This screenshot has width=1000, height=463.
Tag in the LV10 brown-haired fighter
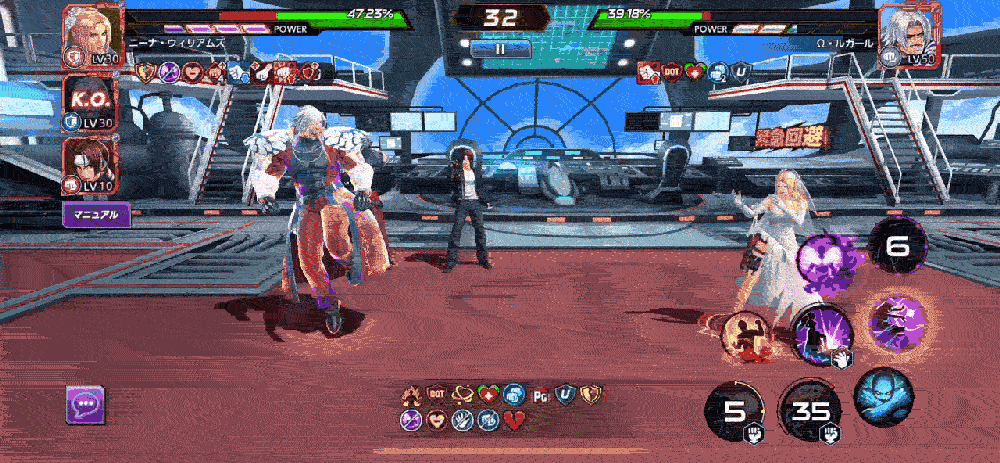(x=92, y=166)
